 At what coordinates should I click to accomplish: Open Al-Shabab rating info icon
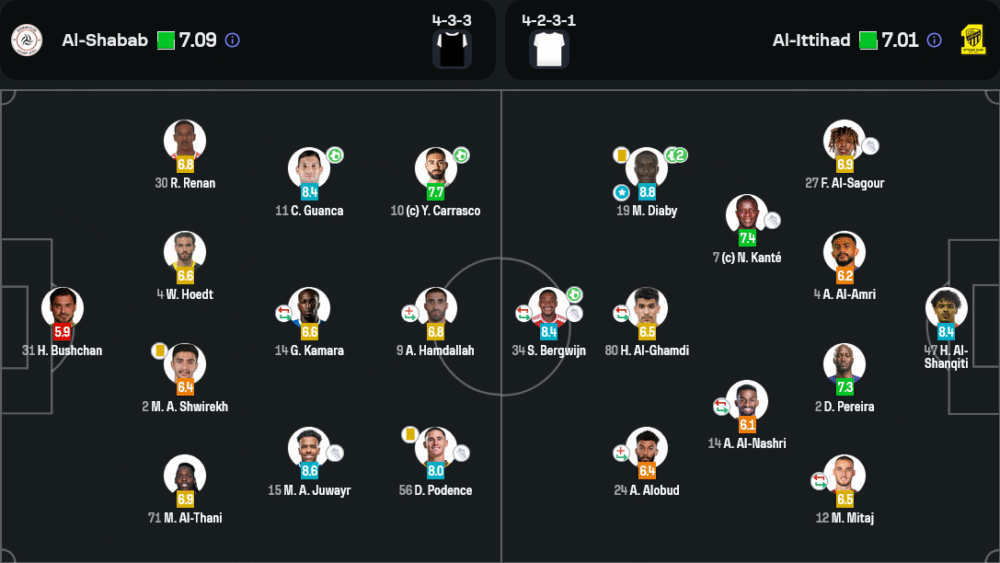(232, 41)
